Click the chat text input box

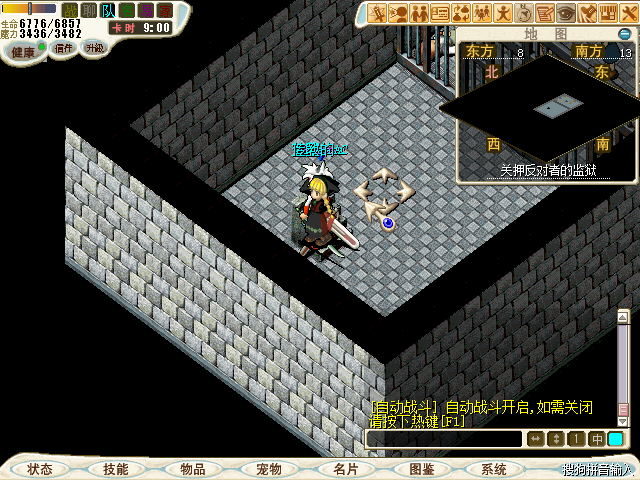click(444, 439)
